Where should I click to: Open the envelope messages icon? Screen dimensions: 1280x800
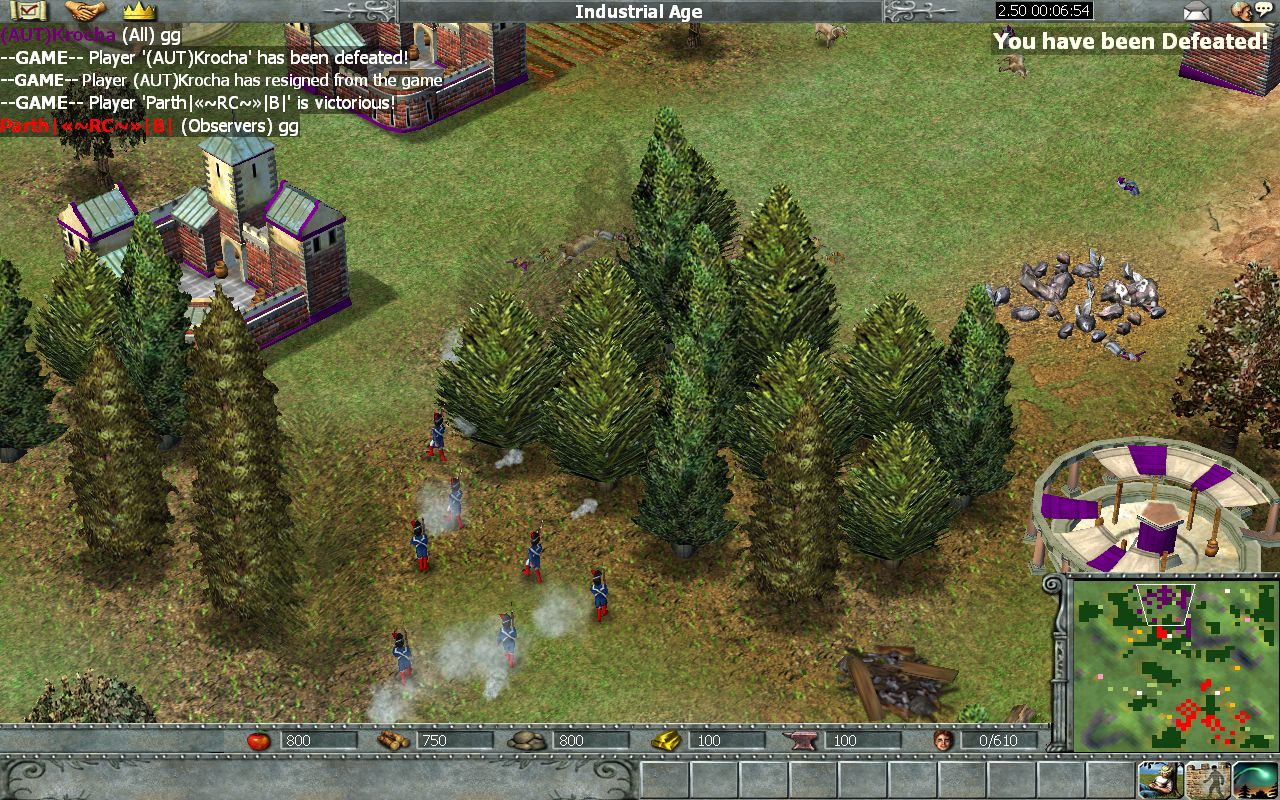[1196, 12]
